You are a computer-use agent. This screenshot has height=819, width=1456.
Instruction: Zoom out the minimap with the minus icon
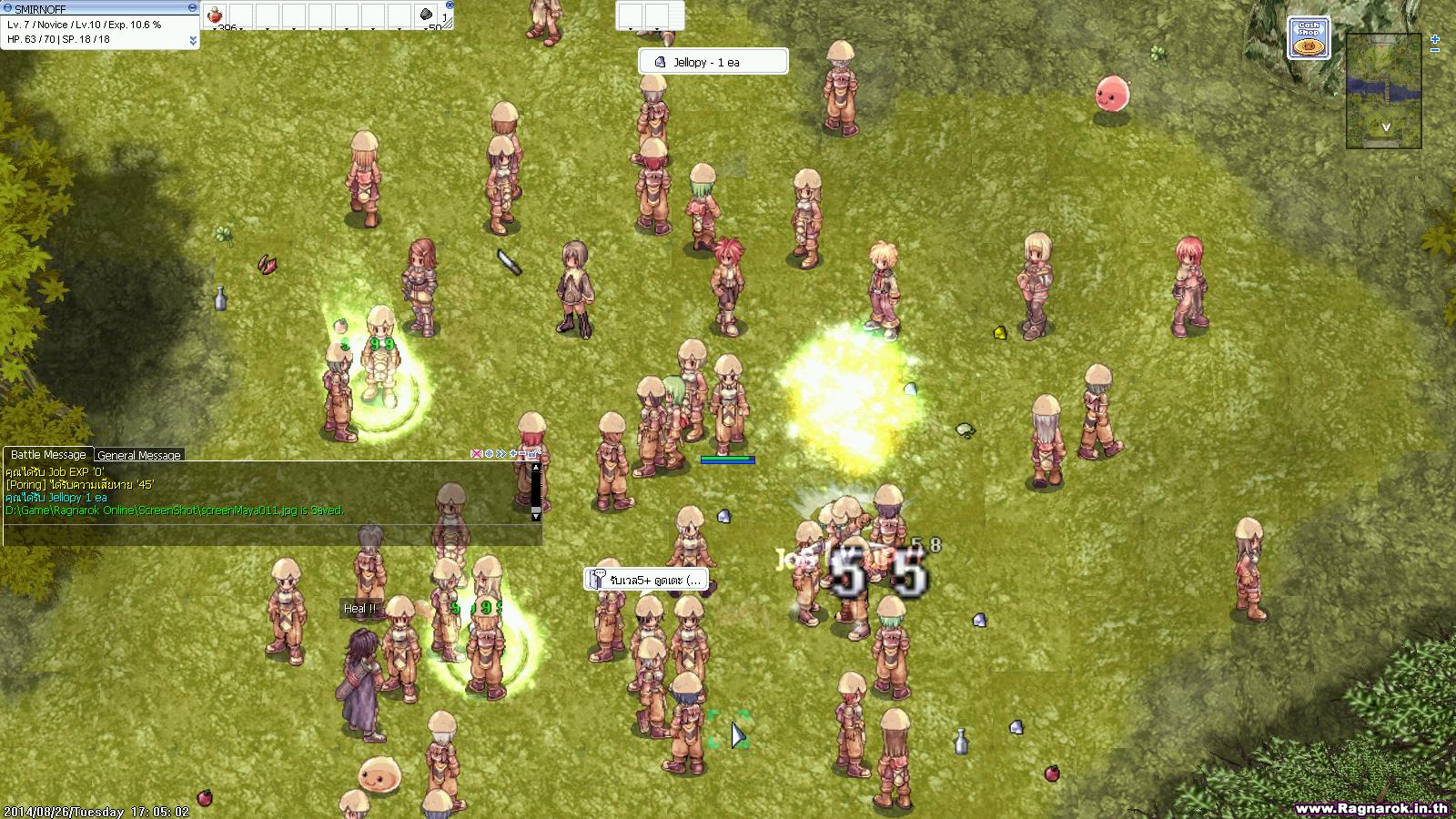(x=1435, y=50)
